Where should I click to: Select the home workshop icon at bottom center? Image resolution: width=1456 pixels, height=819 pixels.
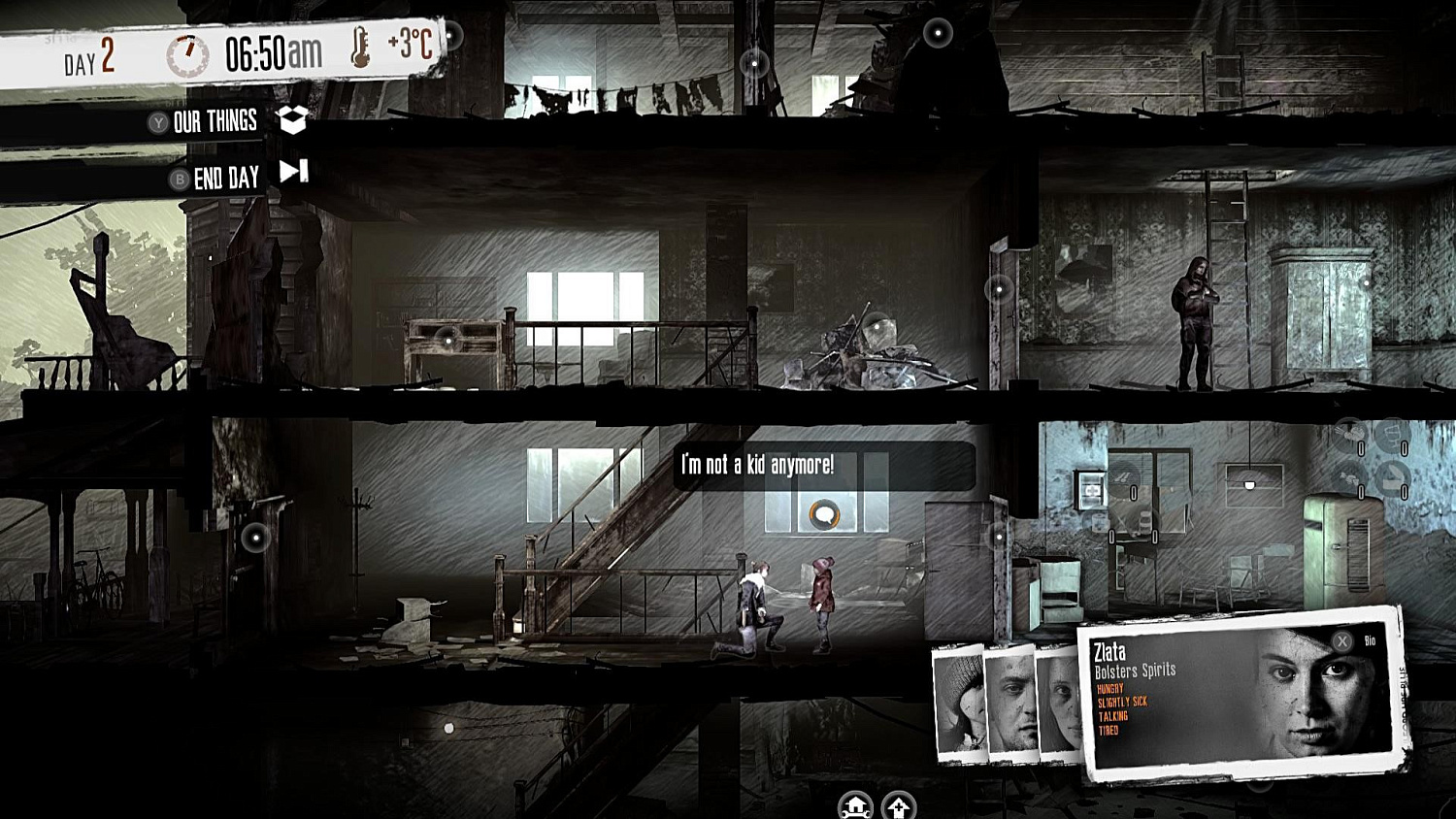[855, 806]
